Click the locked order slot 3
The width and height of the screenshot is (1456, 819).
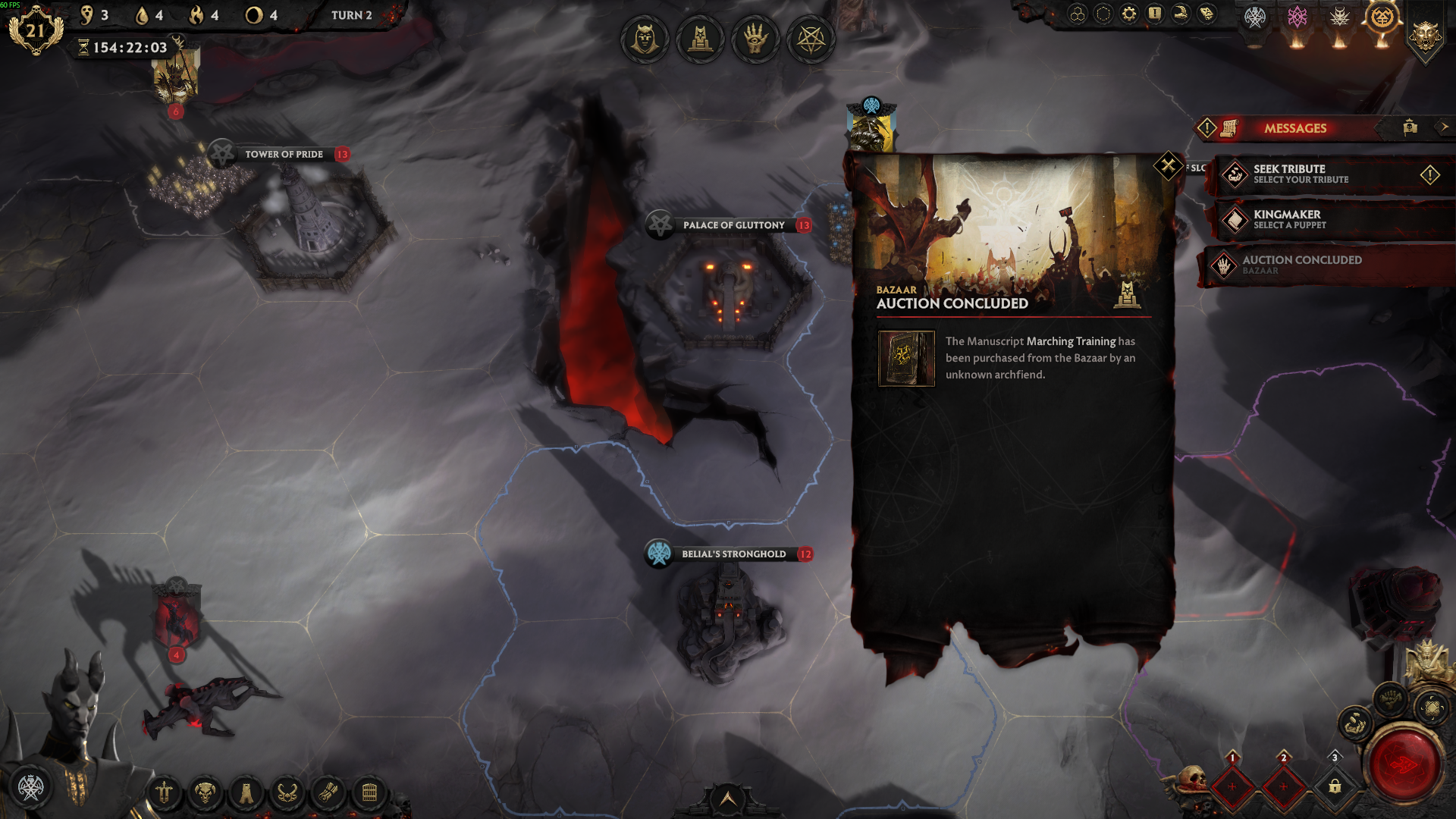pos(1335,786)
